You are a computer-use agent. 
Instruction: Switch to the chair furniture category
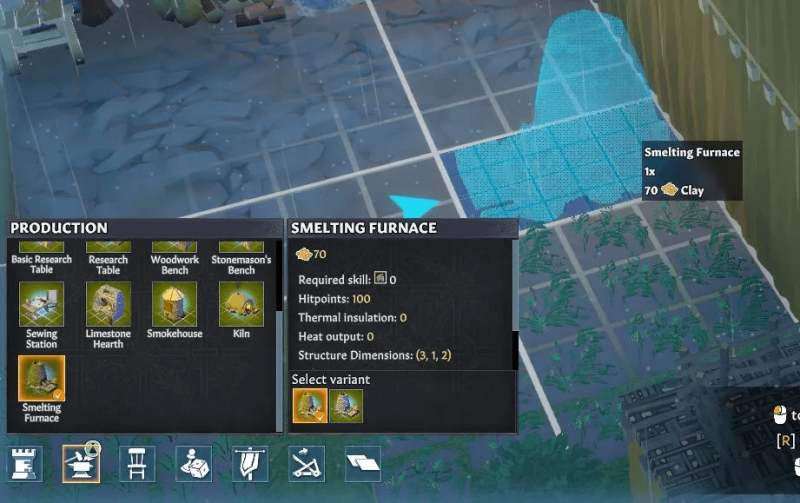click(x=137, y=463)
